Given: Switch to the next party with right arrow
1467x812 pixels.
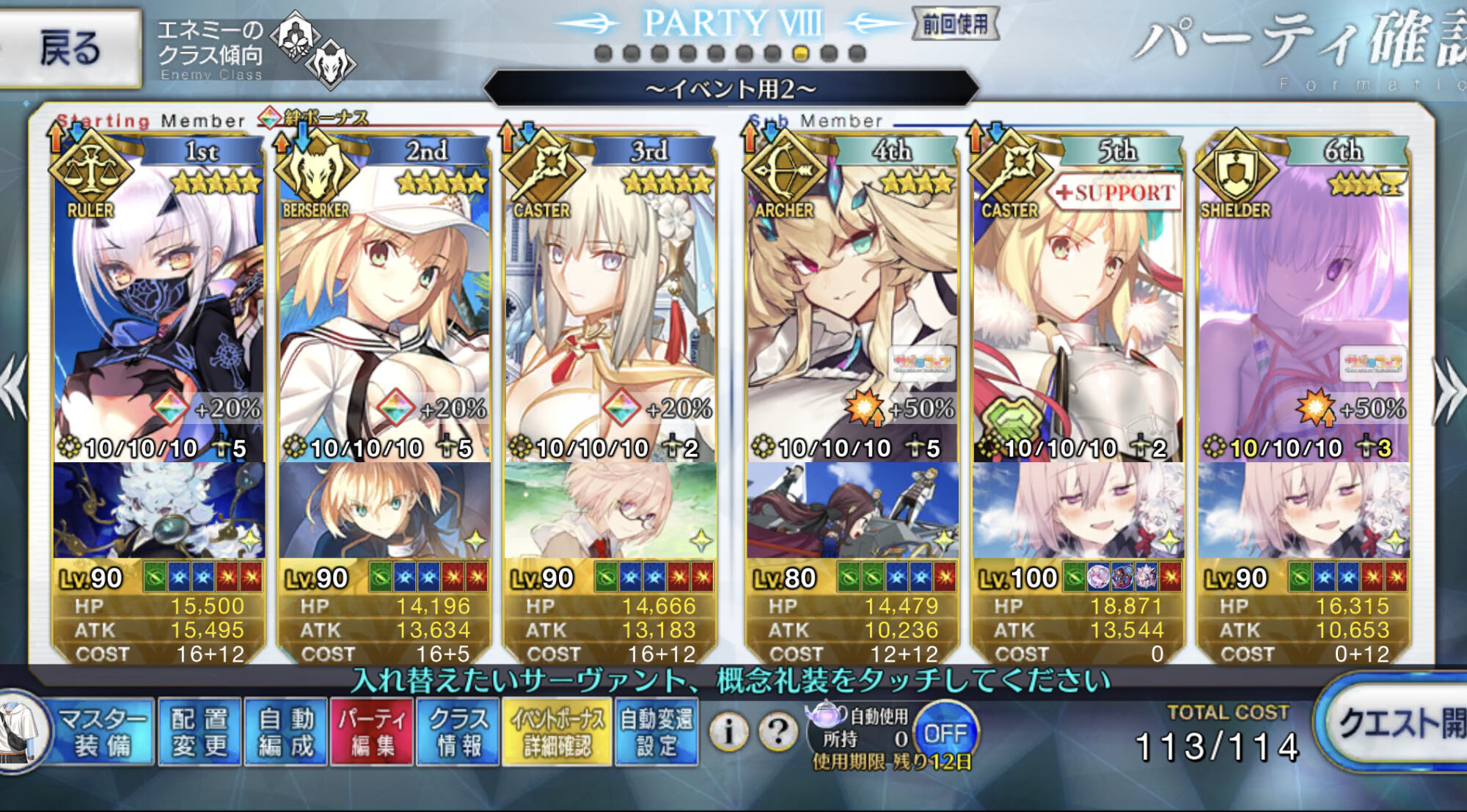Looking at the screenshot, I should [x=1449, y=389].
